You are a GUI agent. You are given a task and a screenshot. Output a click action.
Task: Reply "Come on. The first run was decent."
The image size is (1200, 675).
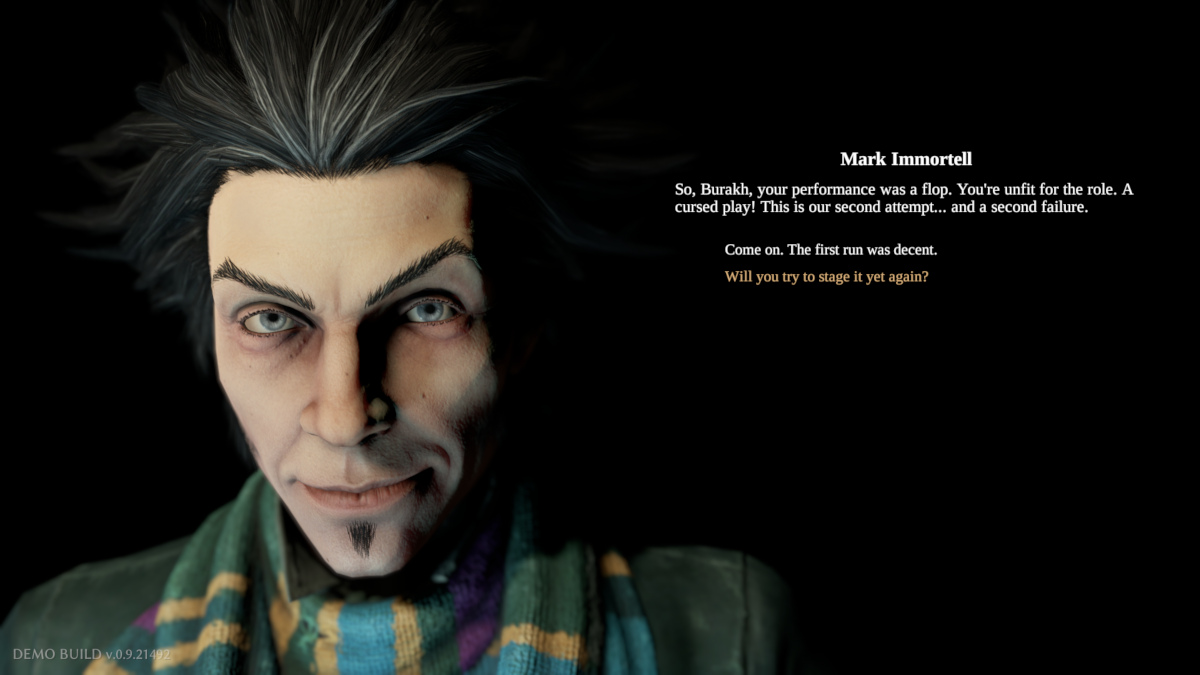[830, 249]
